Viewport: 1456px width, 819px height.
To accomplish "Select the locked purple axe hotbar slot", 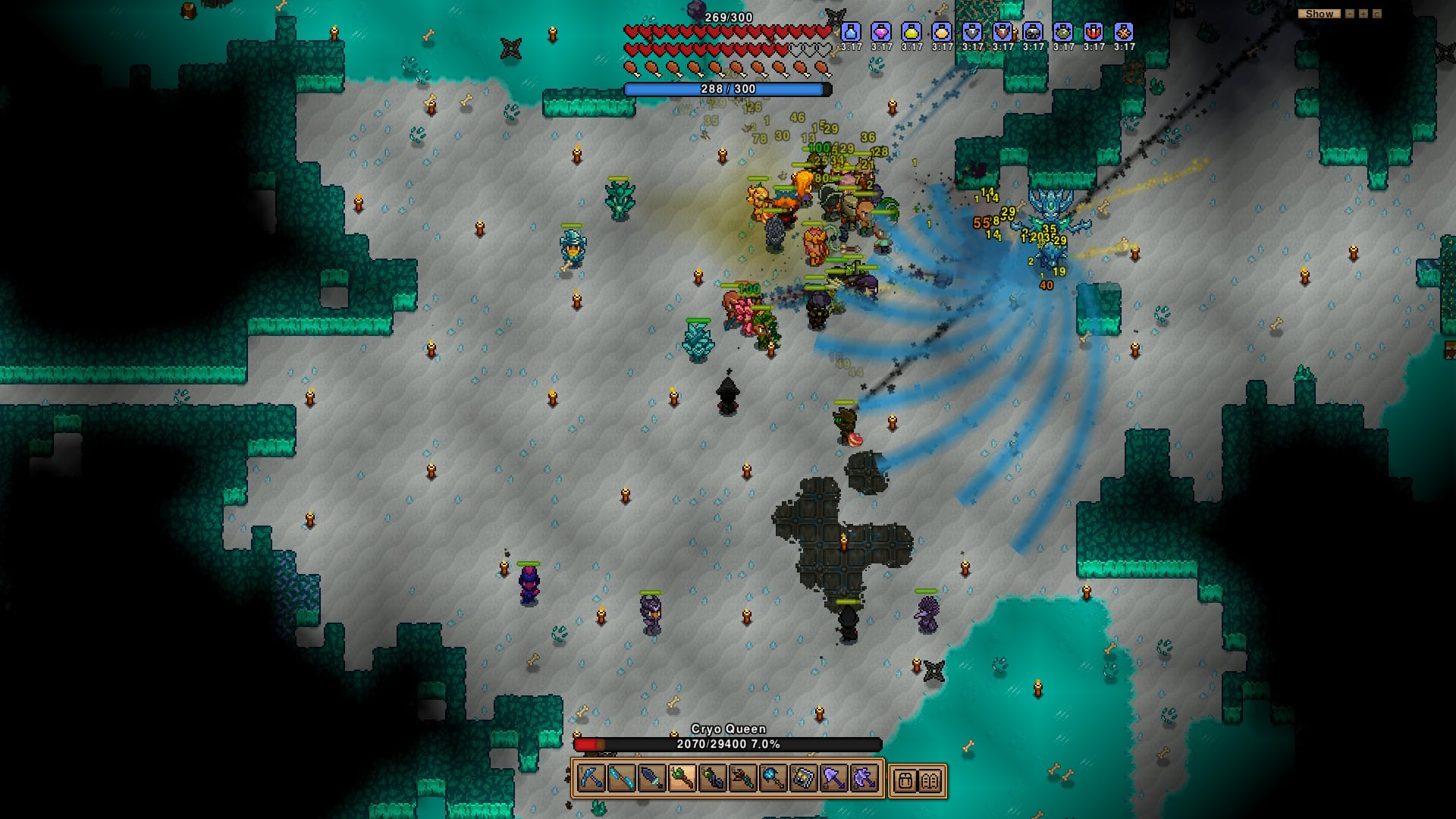I will 864,779.
